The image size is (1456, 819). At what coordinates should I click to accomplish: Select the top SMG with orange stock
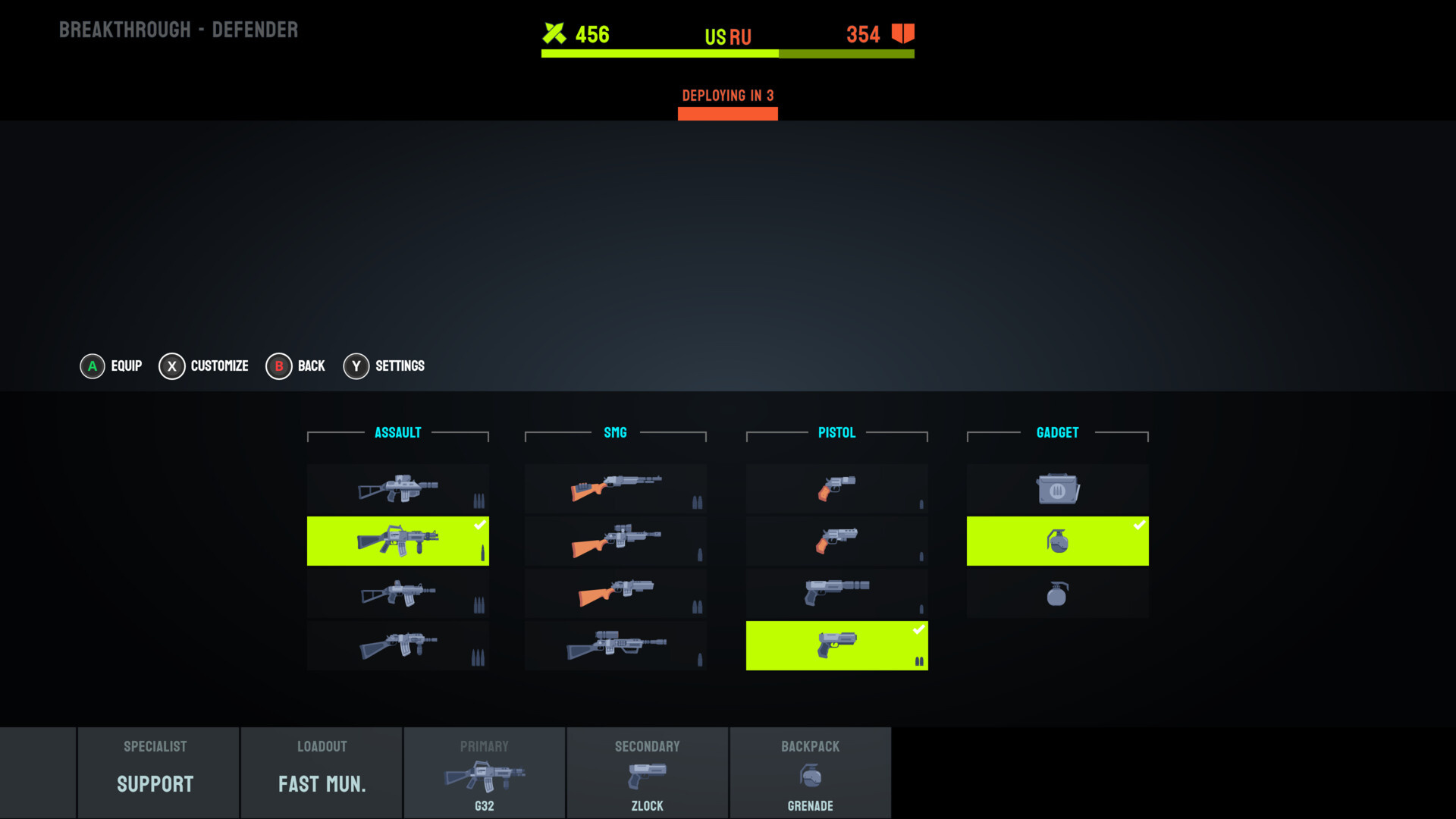tap(615, 489)
